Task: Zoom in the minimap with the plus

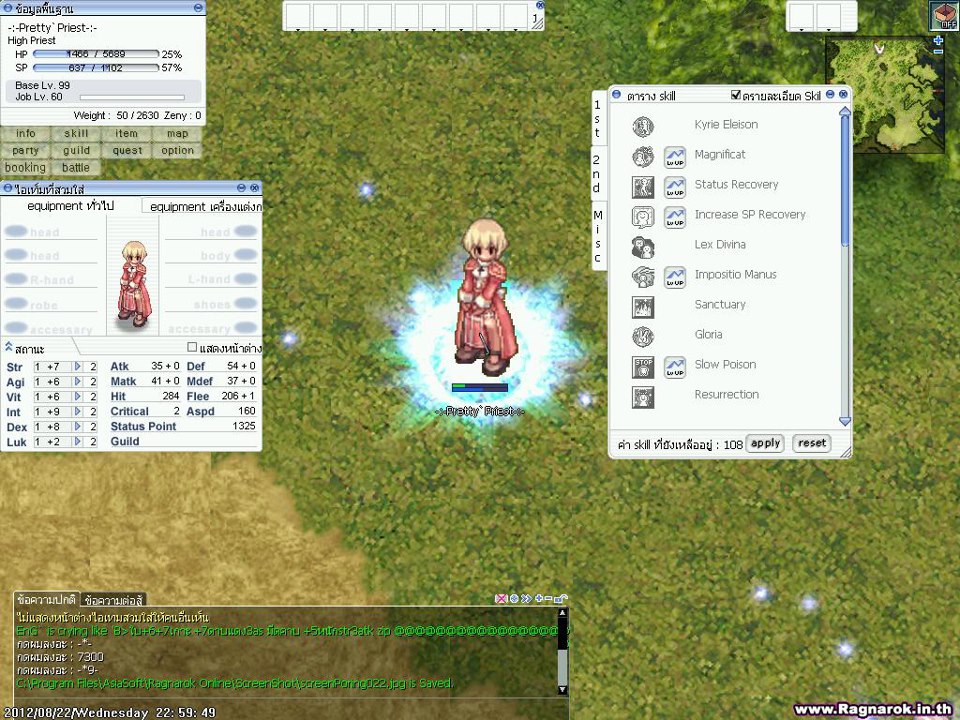Action: 938,41
